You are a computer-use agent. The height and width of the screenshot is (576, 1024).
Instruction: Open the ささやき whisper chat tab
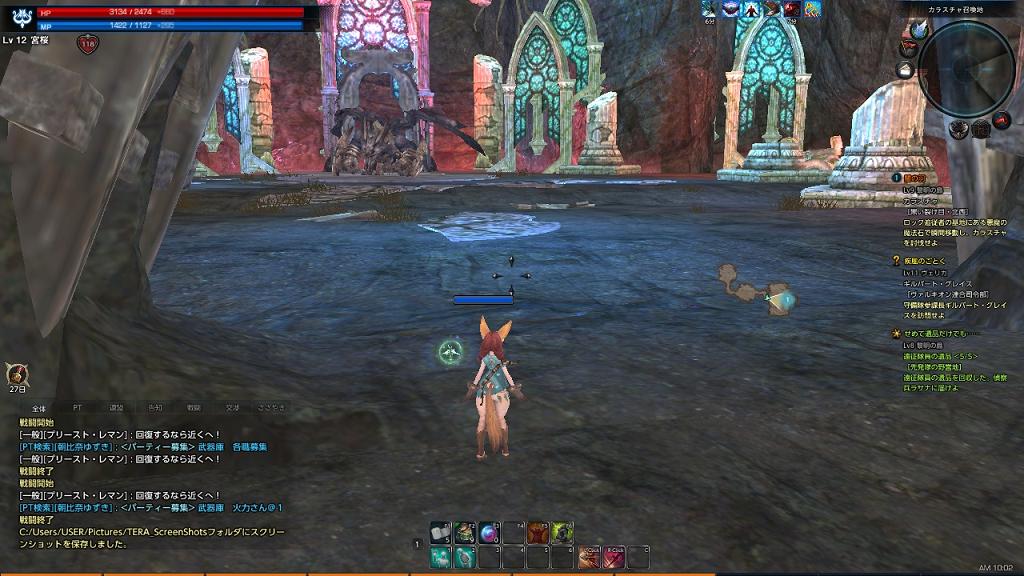coord(270,408)
